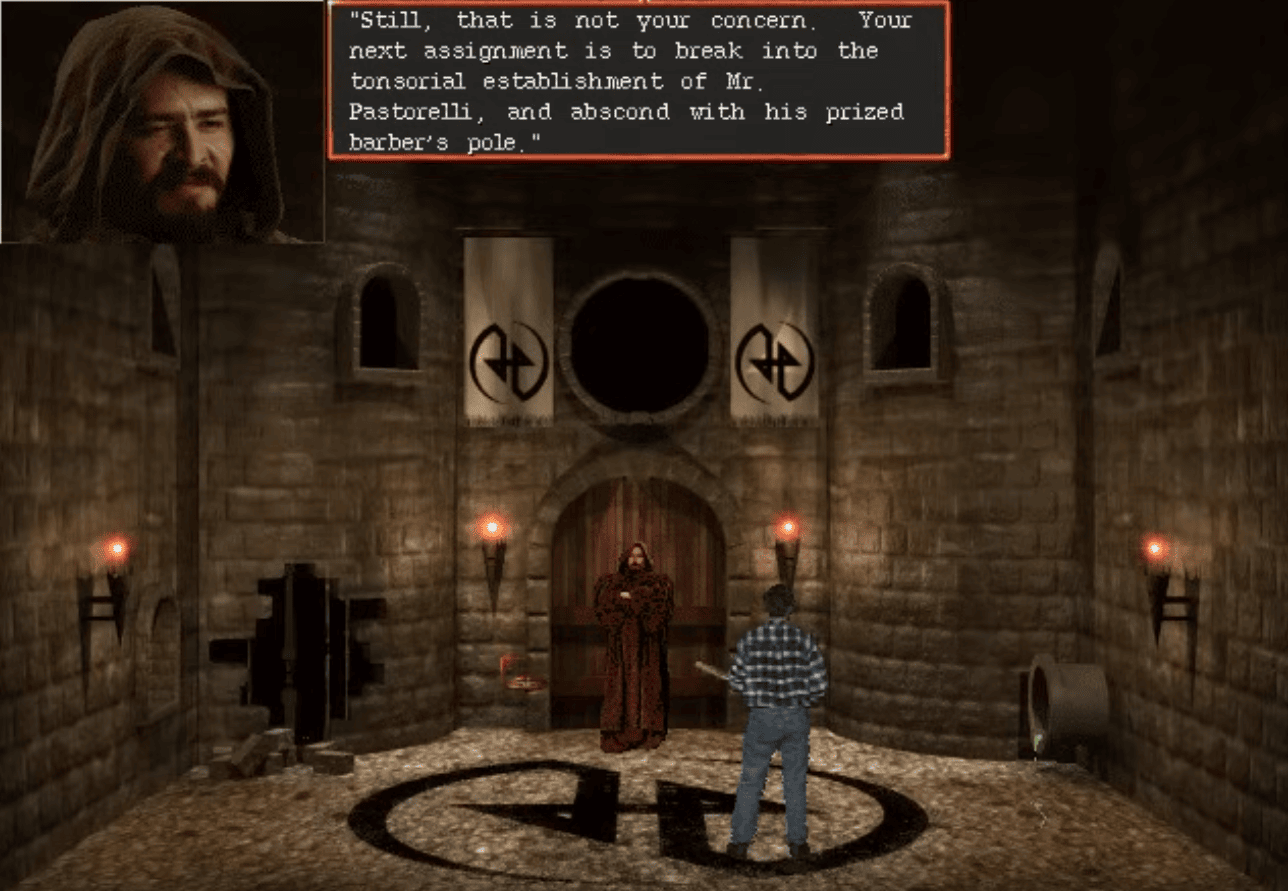1288x891 pixels.
Task: Advance the dialogue by clicking the red-bordered text box
Action: click(x=638, y=80)
